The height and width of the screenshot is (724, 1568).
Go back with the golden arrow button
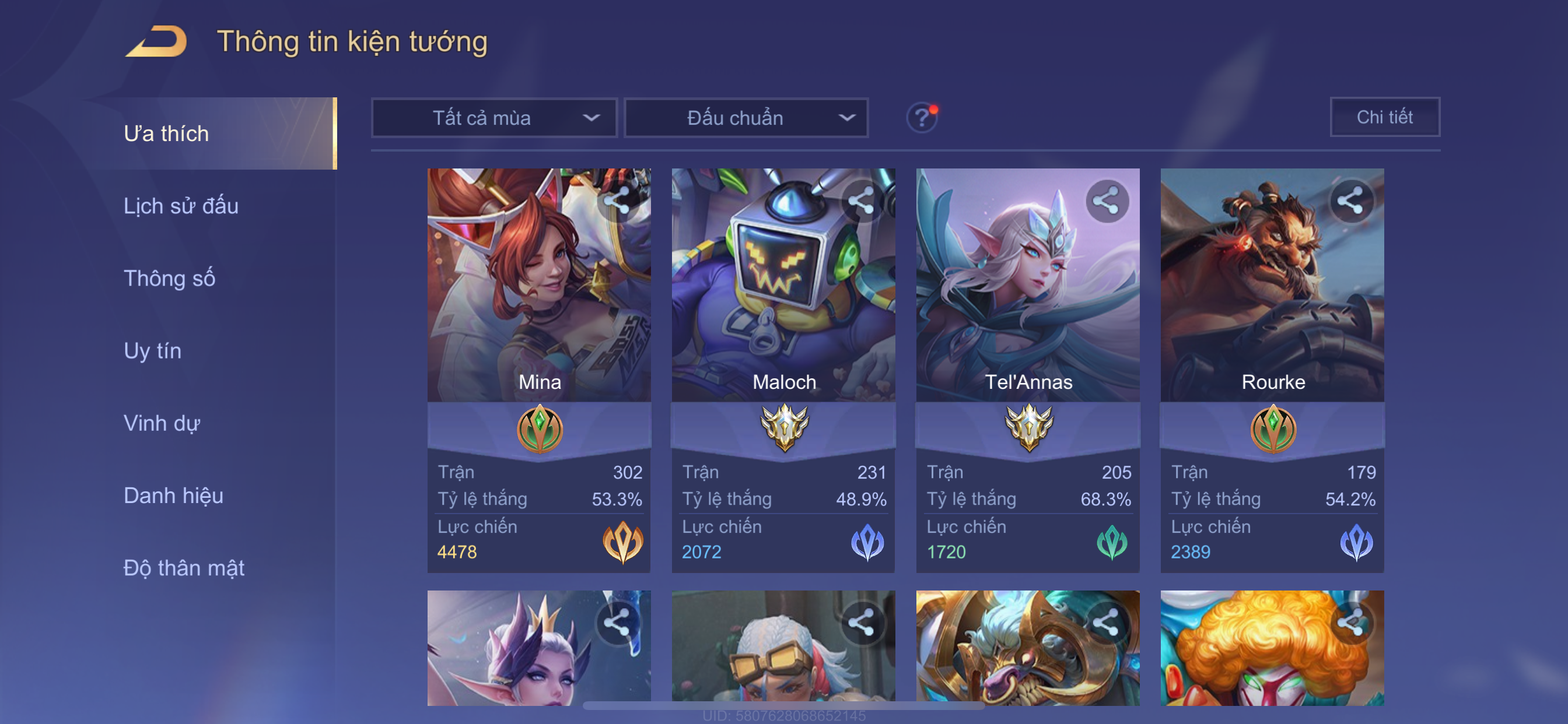(156, 42)
